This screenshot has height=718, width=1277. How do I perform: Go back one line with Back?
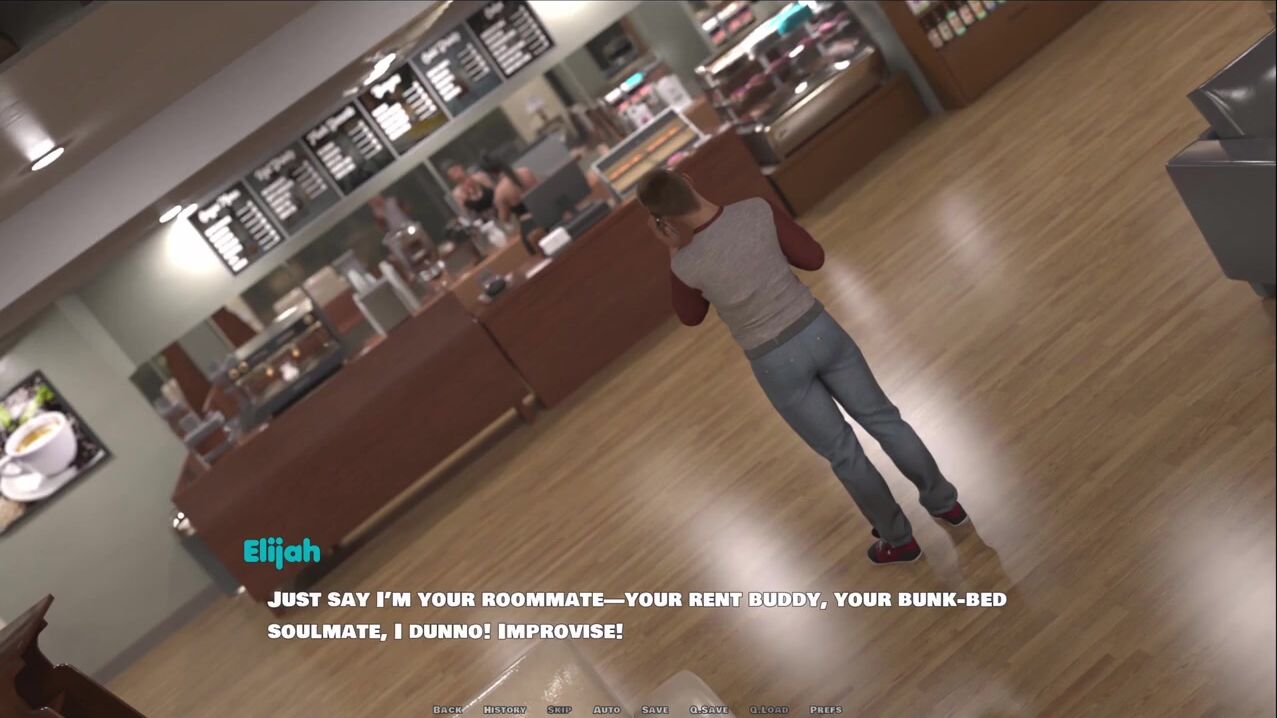pyautogui.click(x=447, y=710)
